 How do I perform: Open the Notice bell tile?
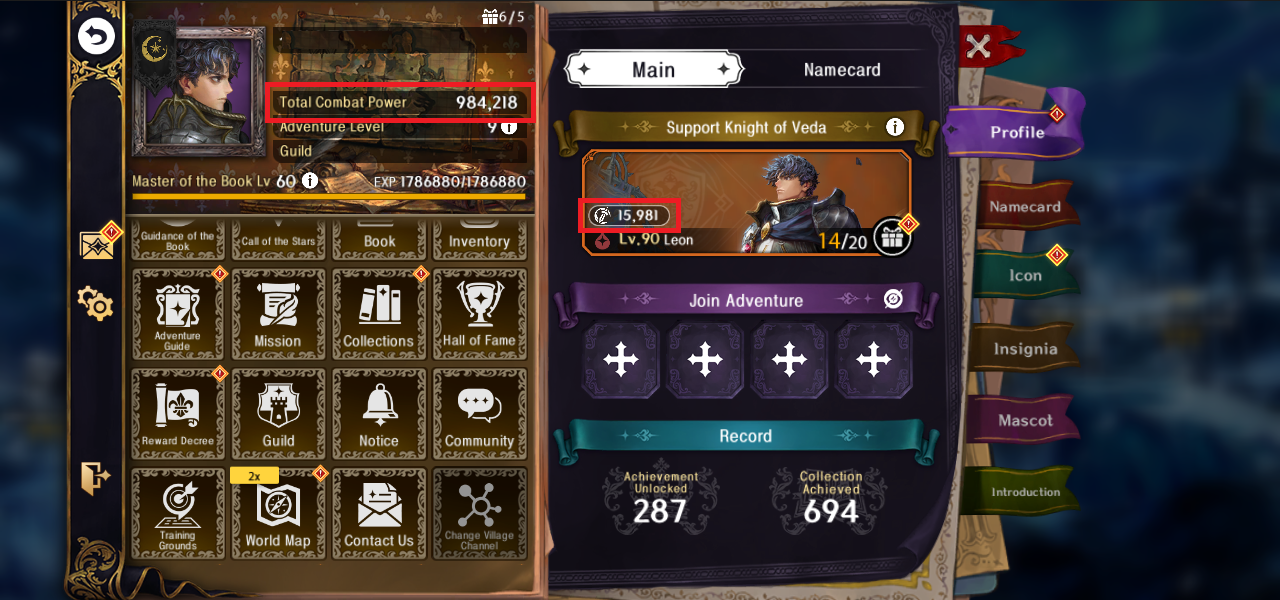tap(378, 414)
